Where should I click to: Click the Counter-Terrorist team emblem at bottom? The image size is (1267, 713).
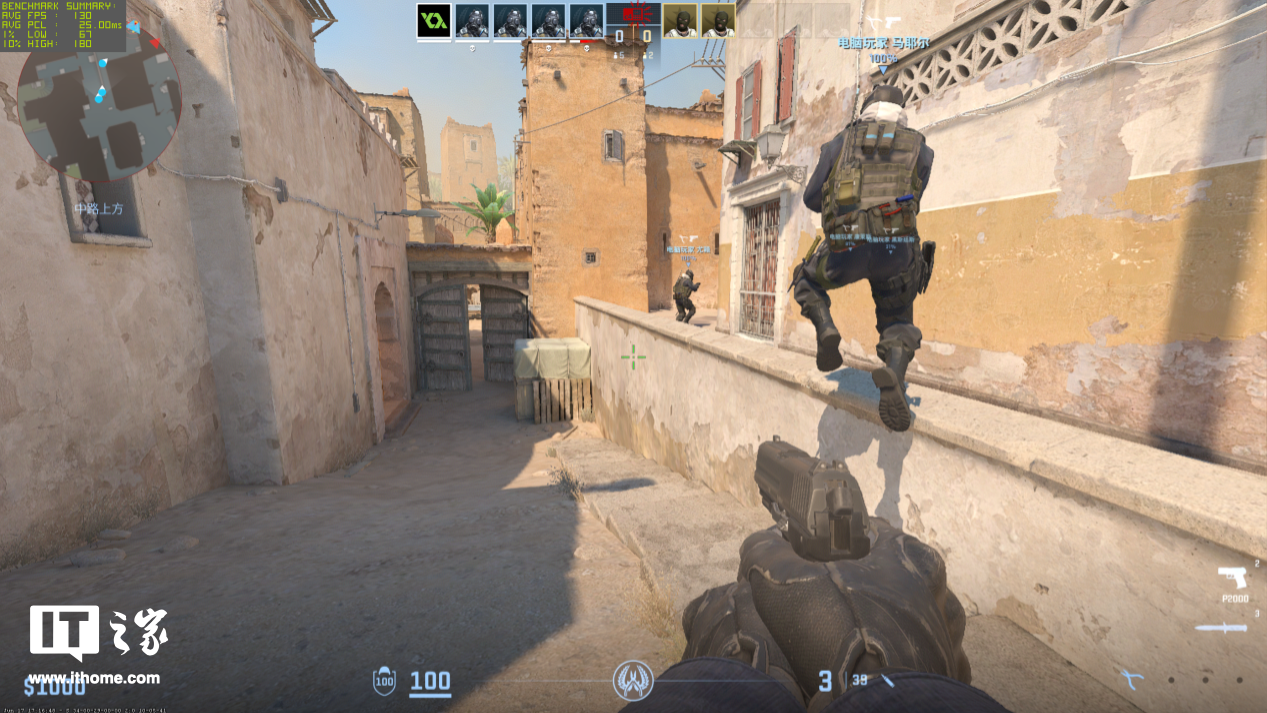(x=633, y=681)
